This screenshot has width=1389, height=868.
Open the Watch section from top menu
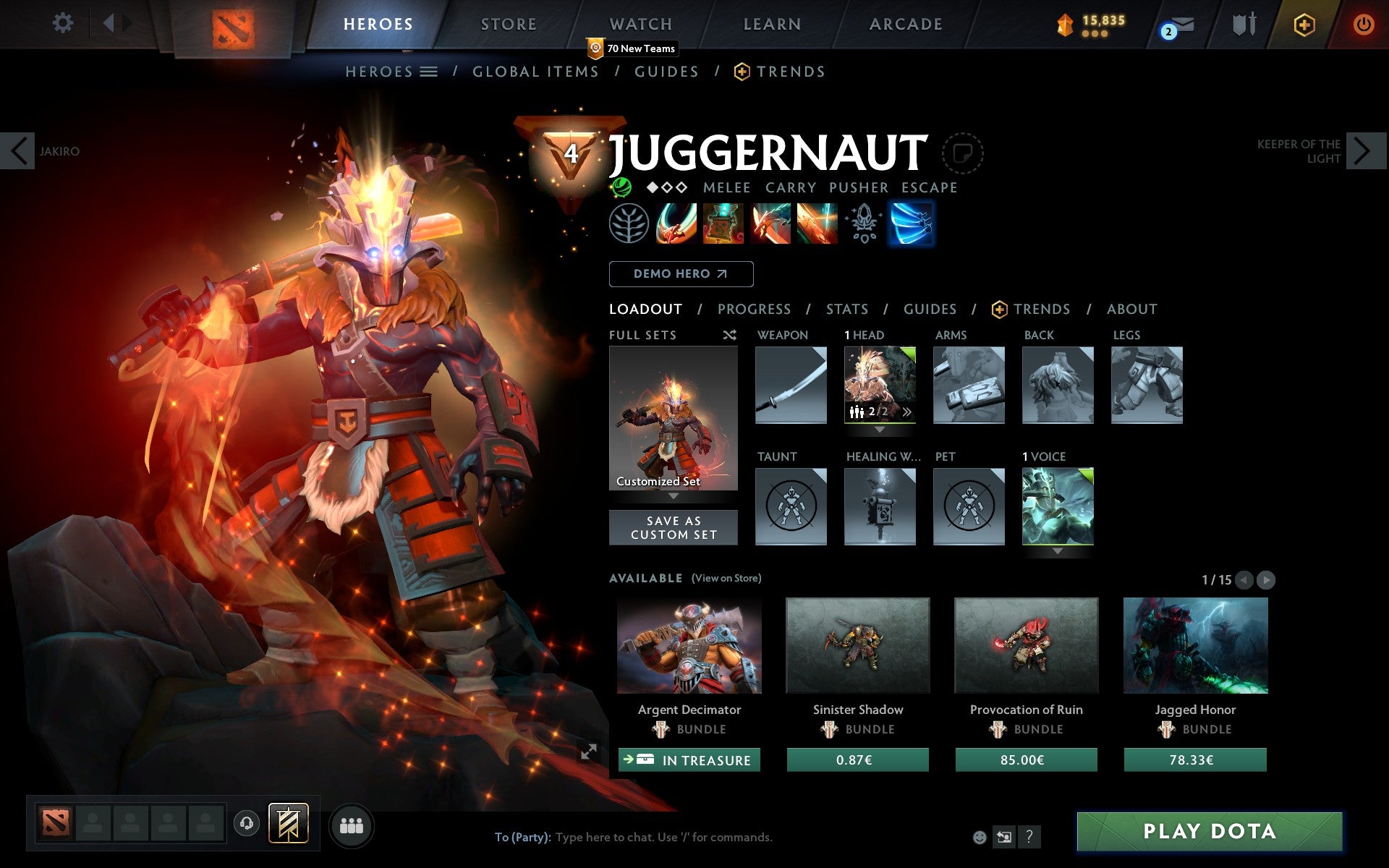640,24
